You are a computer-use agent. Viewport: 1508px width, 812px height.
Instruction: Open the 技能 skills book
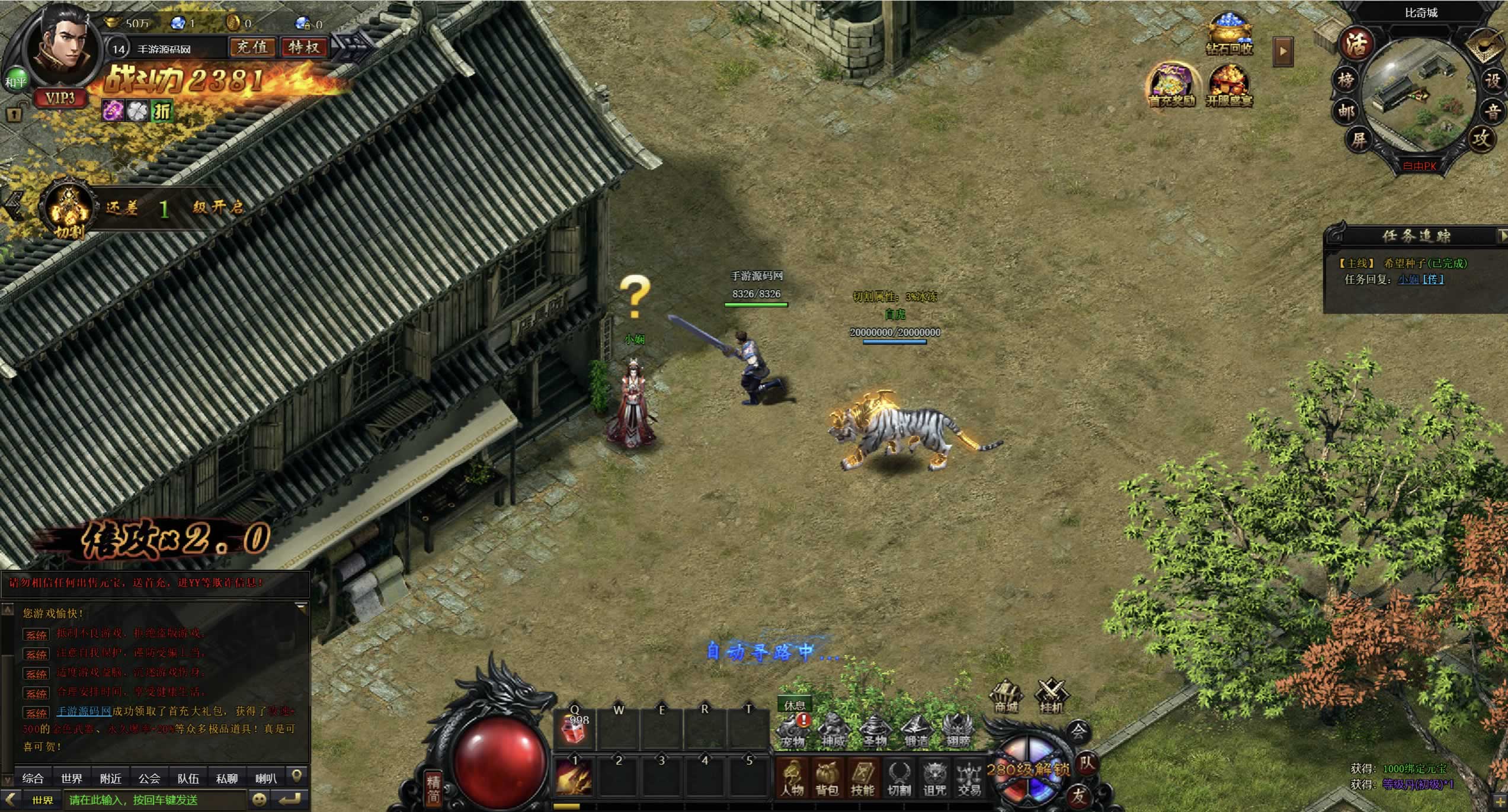click(862, 778)
